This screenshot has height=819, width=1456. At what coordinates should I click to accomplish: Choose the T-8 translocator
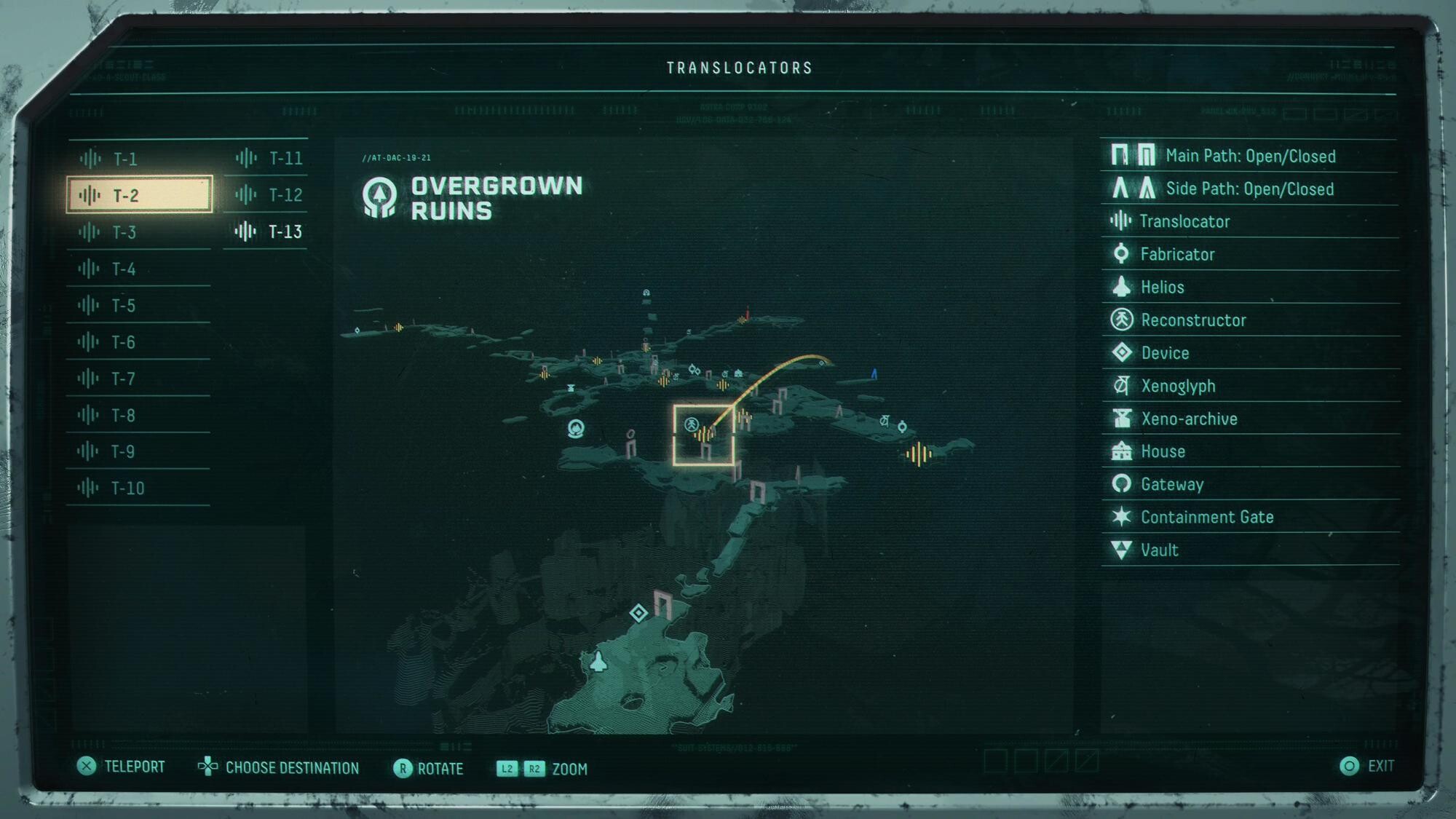138,415
